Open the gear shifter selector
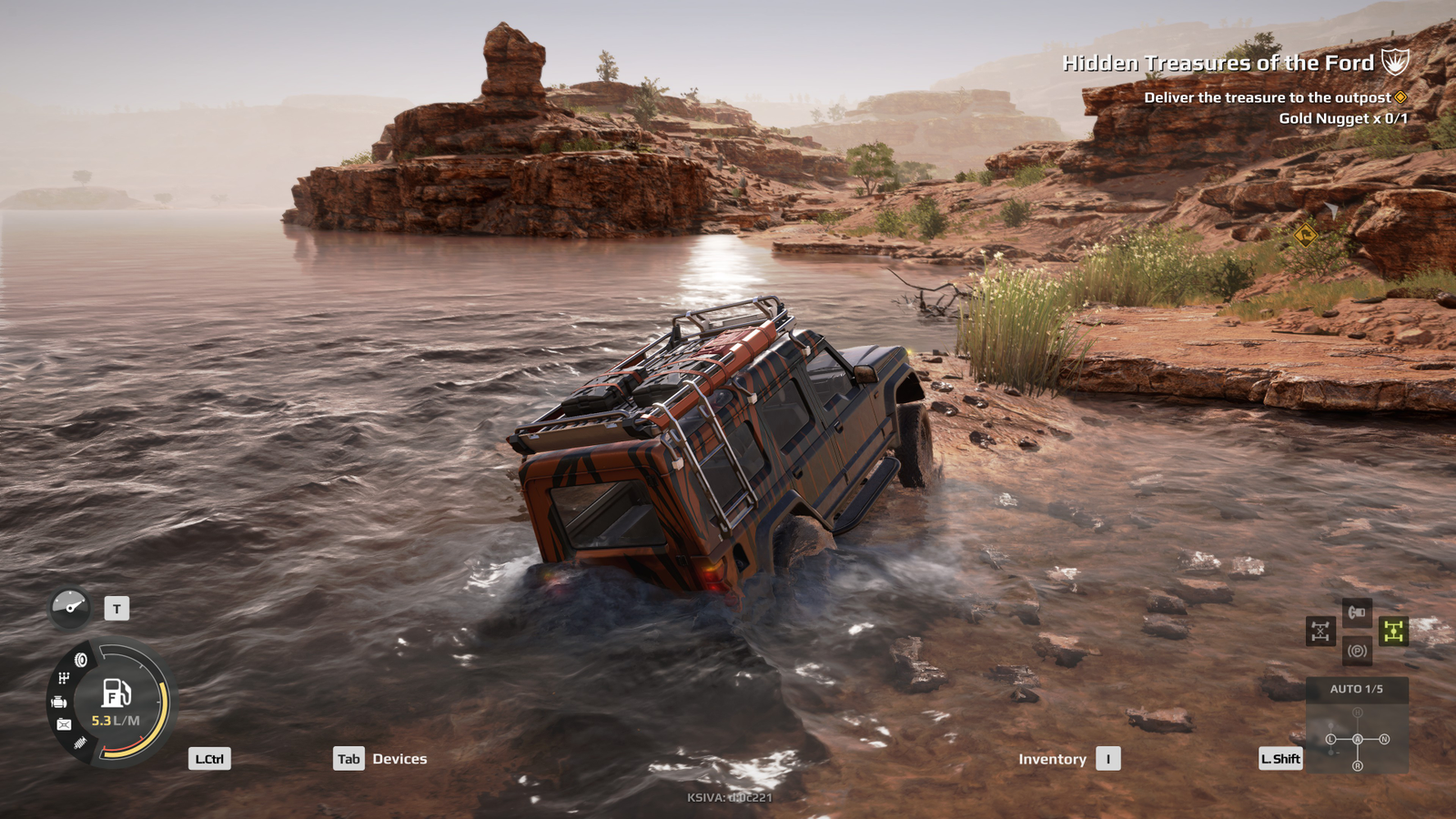 tap(1358, 739)
